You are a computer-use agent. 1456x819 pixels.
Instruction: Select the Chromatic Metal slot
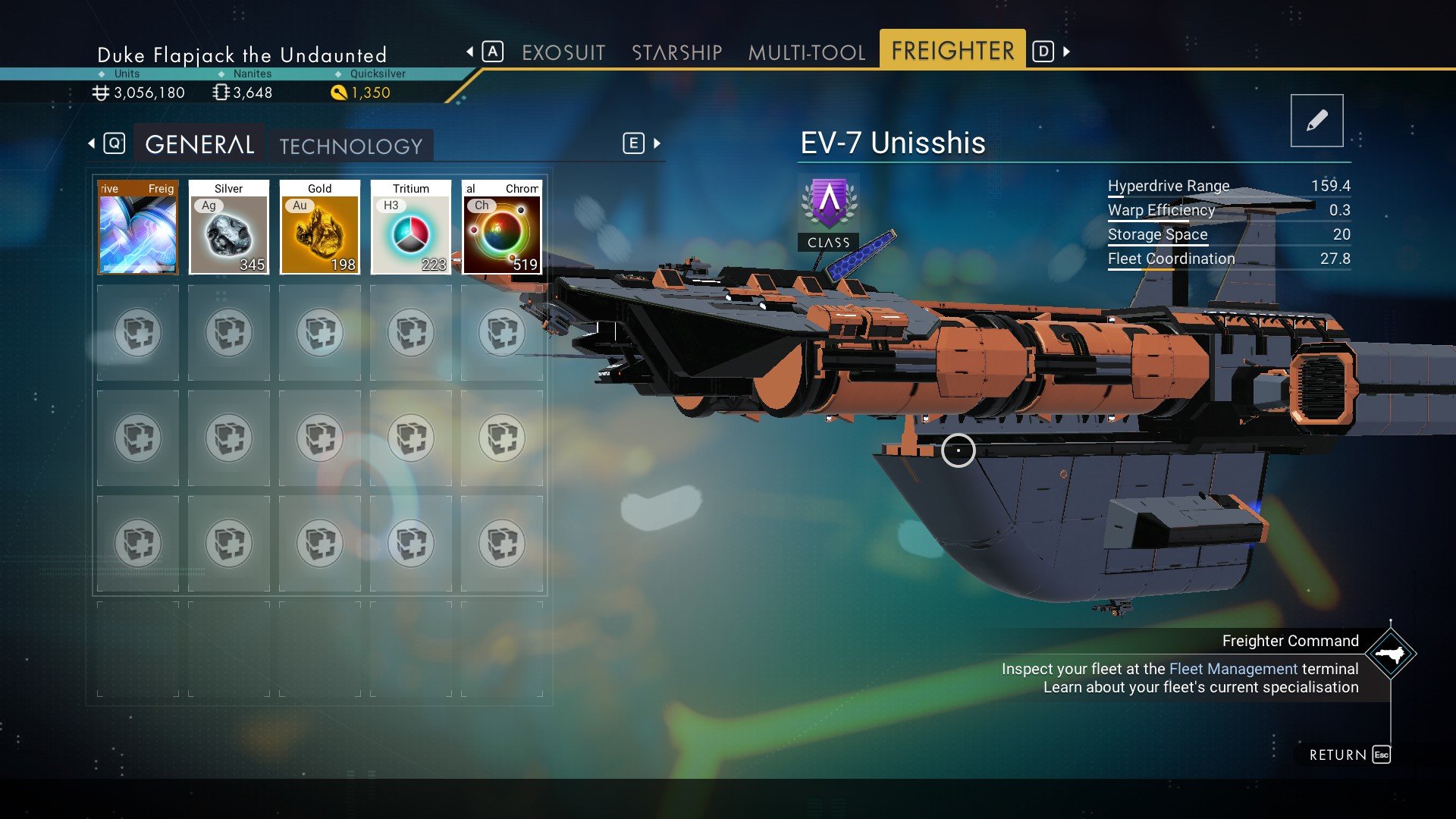tap(502, 227)
